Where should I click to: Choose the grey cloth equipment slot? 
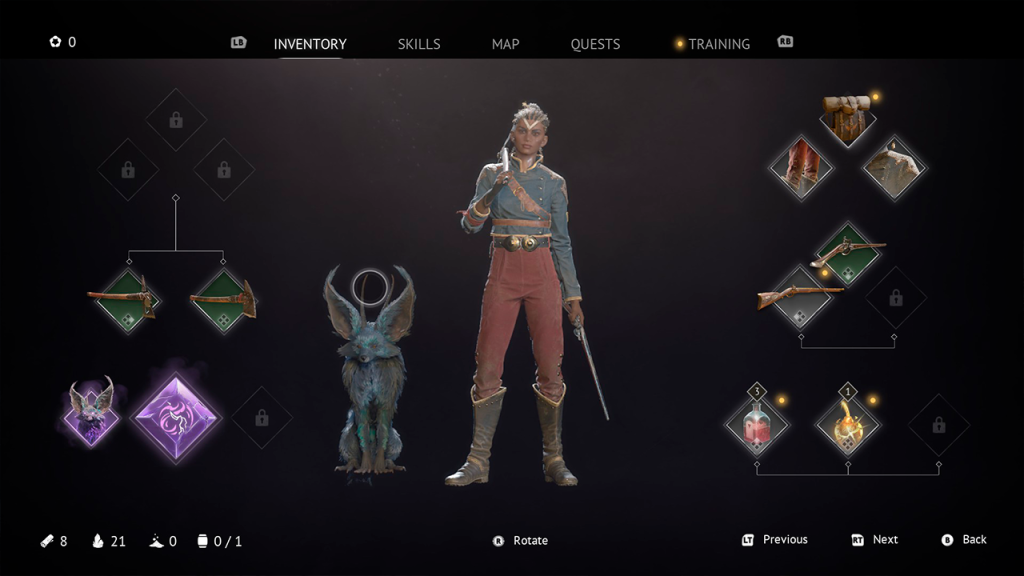click(x=894, y=166)
